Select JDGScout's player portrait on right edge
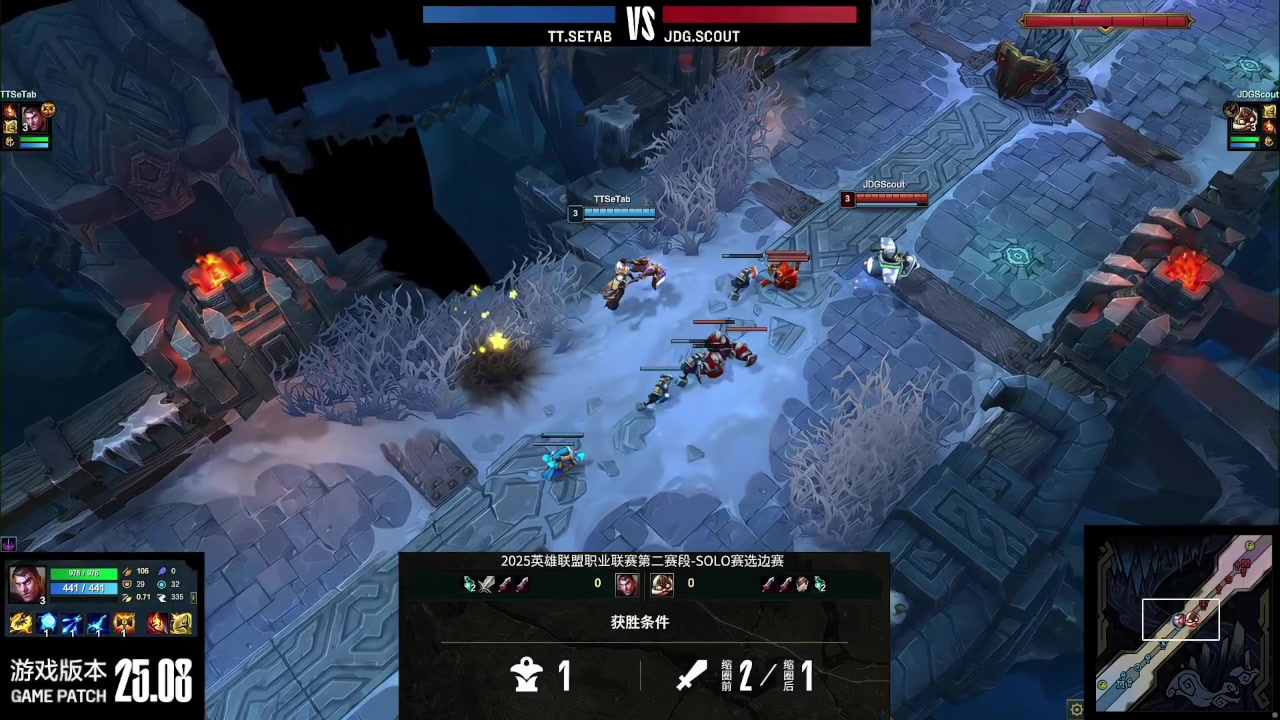This screenshot has width=1280, height=720. coord(1244,120)
